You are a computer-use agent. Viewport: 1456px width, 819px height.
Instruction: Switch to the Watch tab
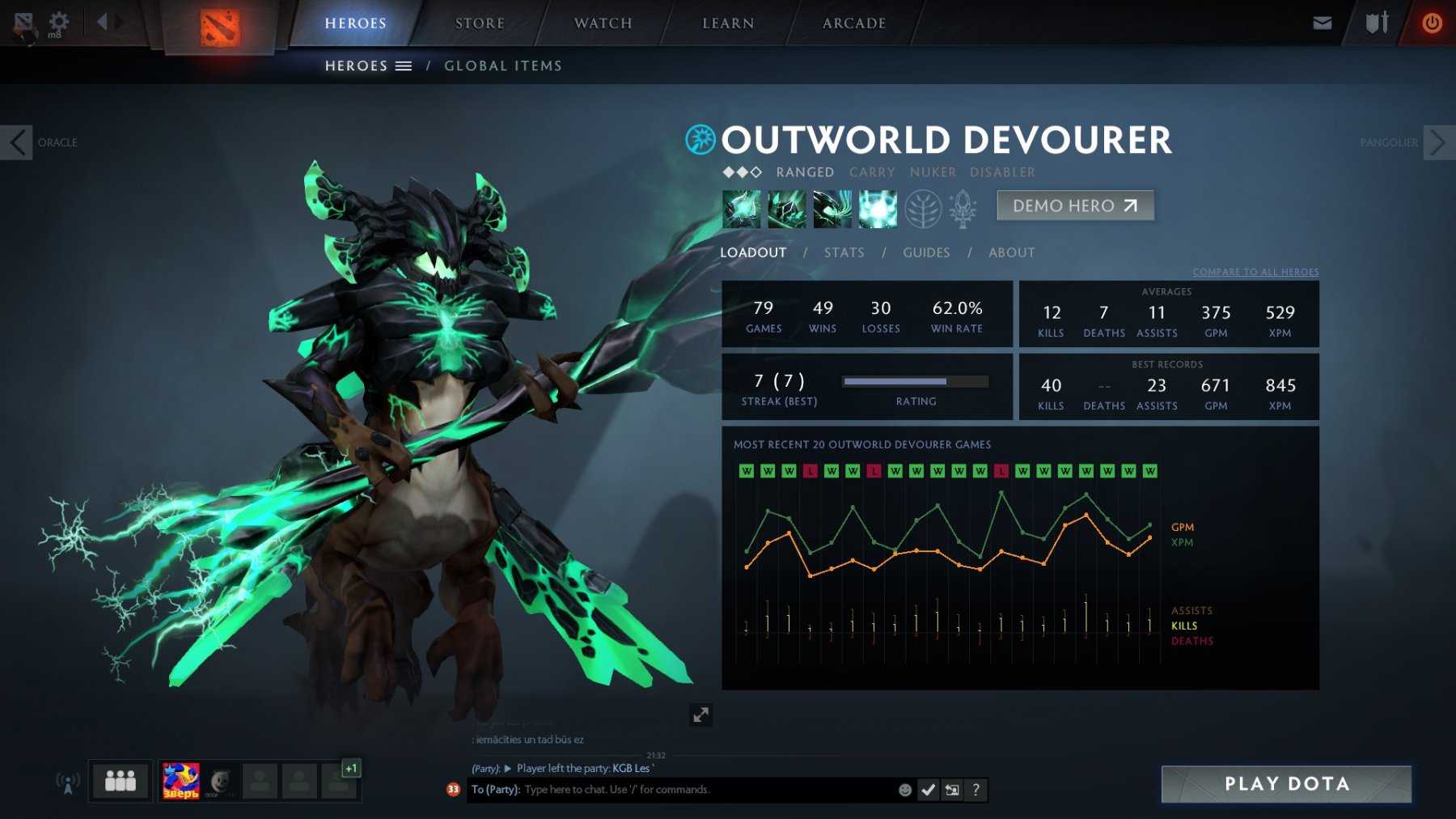[x=603, y=23]
